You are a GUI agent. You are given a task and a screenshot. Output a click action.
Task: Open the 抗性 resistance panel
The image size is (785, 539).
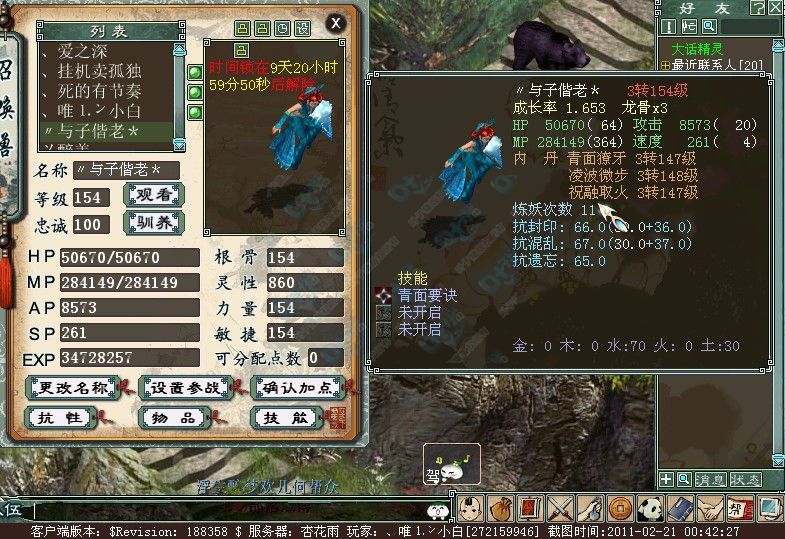(x=60, y=418)
